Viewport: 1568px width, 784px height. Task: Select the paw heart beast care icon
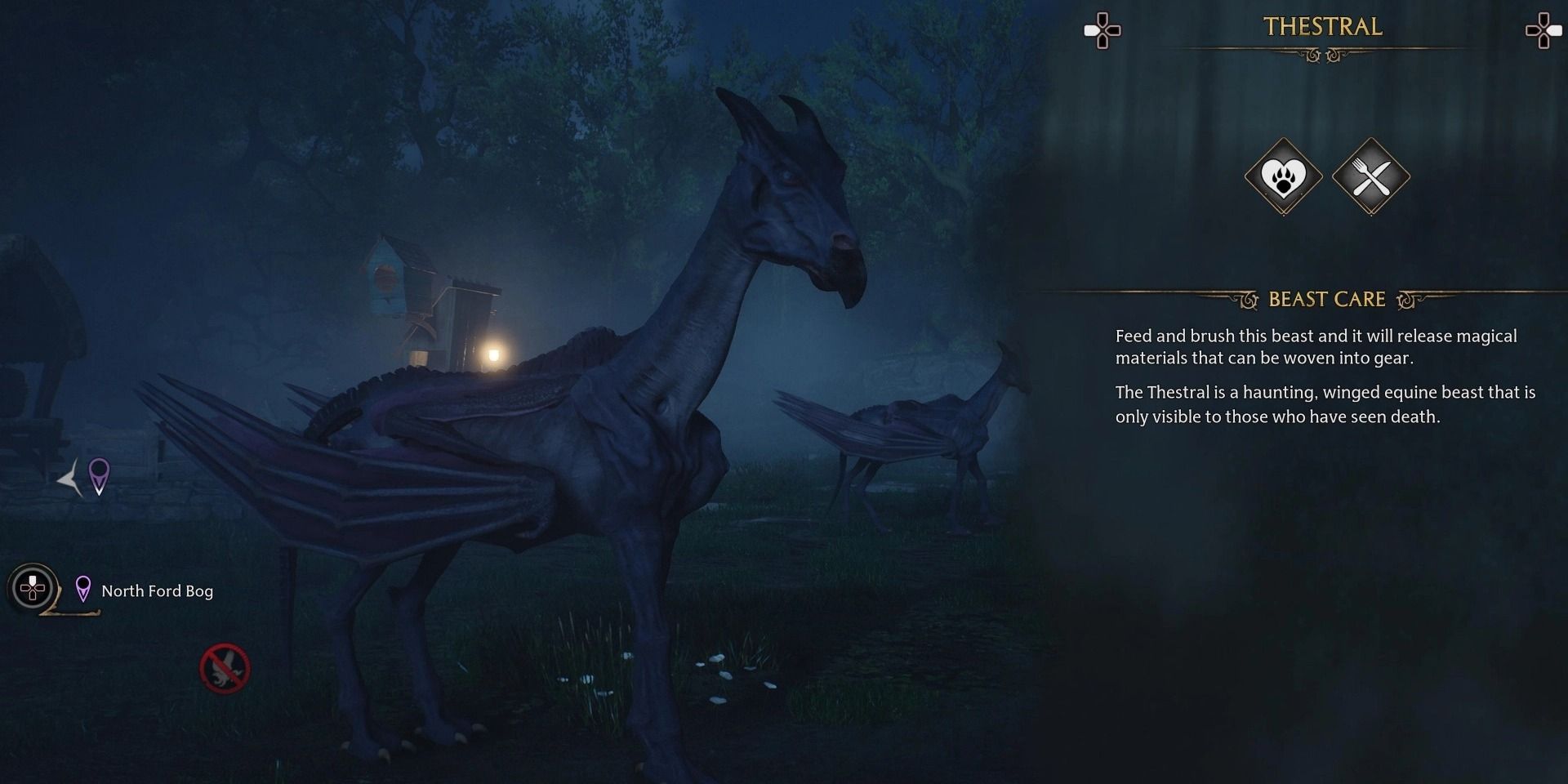point(1283,176)
